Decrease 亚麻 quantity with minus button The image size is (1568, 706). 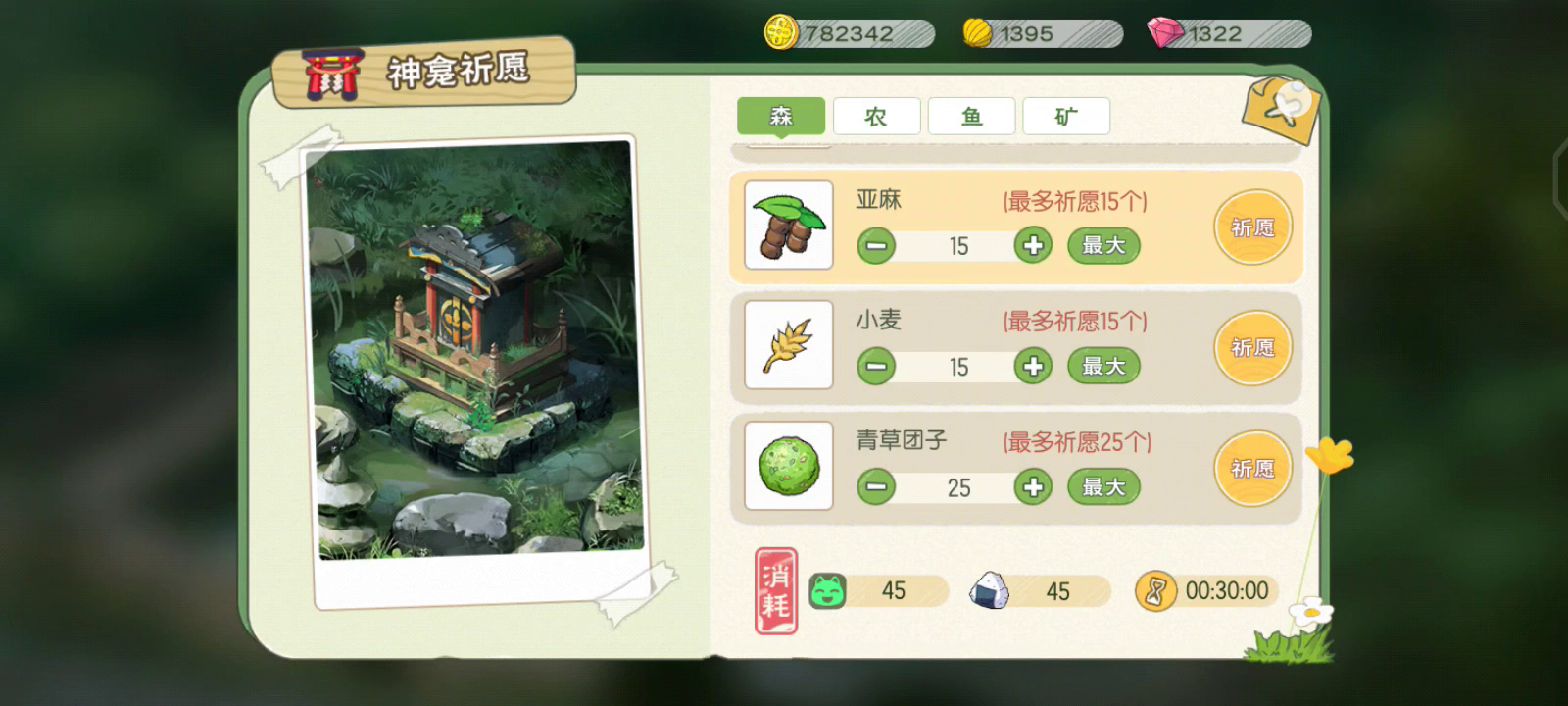pos(875,245)
